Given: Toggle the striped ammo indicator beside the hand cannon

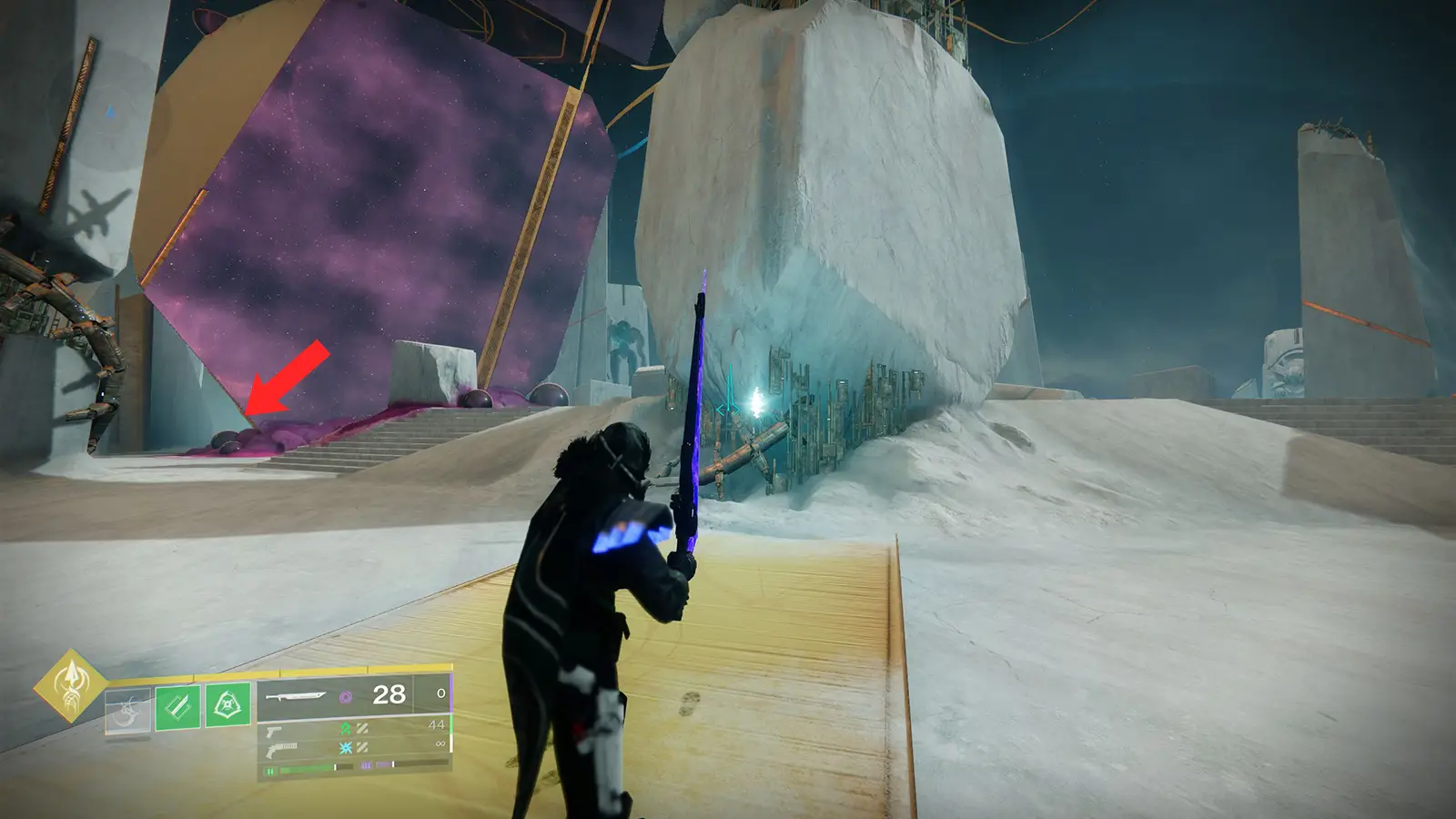Looking at the screenshot, I should point(362,730).
